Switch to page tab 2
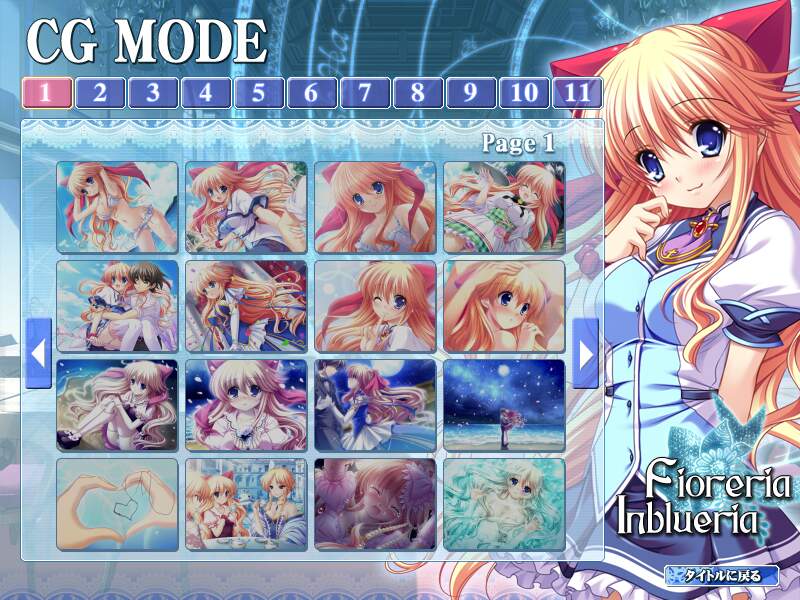This screenshot has height=600, width=800. 100,93
